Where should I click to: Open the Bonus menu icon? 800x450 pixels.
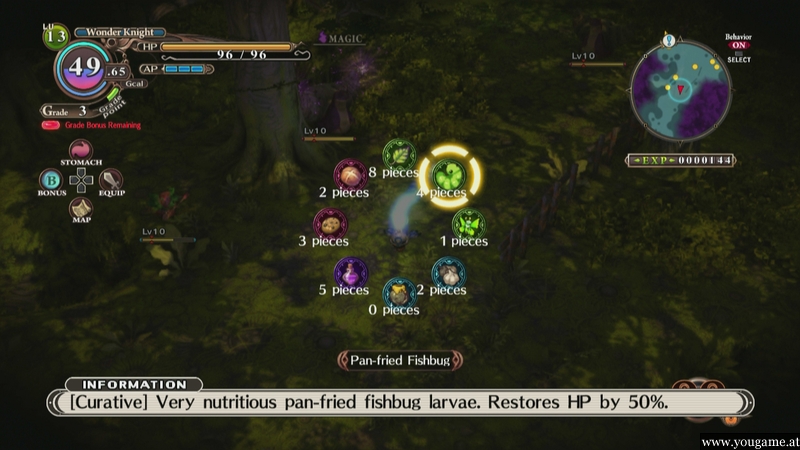coord(51,180)
